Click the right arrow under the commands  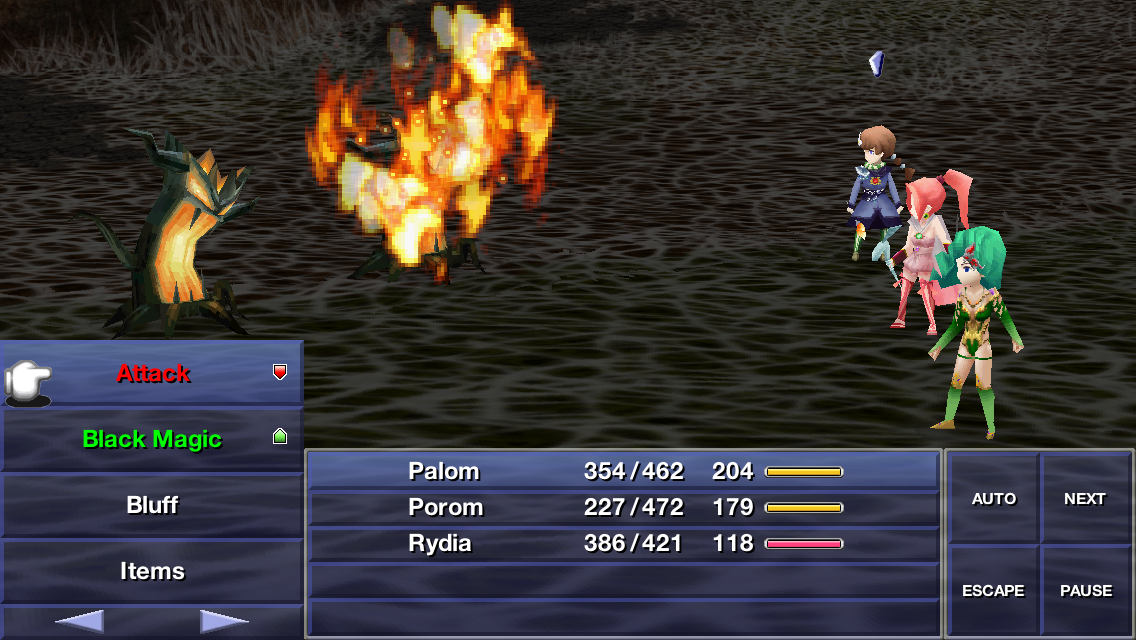tap(224, 622)
